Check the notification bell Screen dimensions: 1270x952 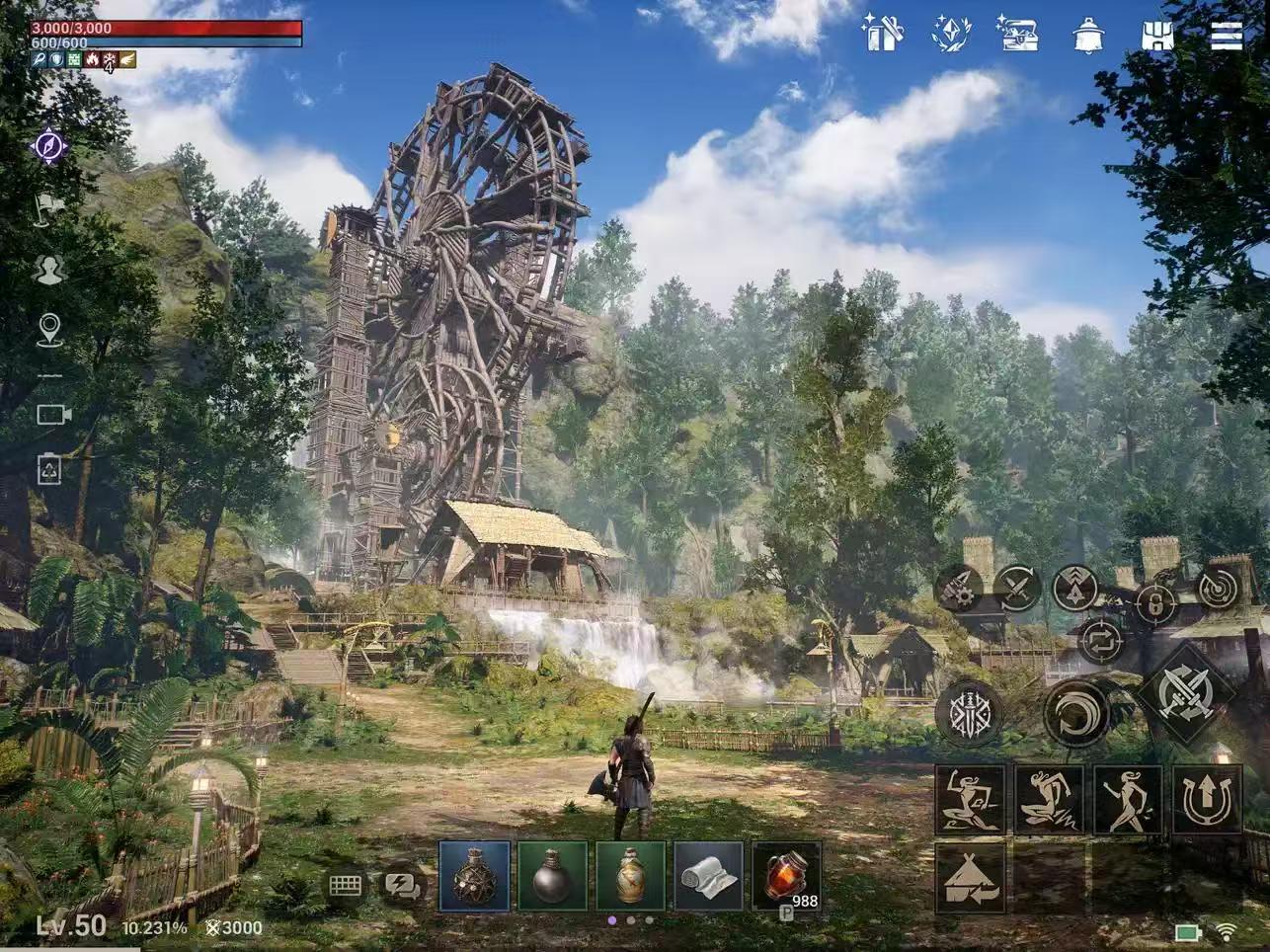tap(1087, 35)
